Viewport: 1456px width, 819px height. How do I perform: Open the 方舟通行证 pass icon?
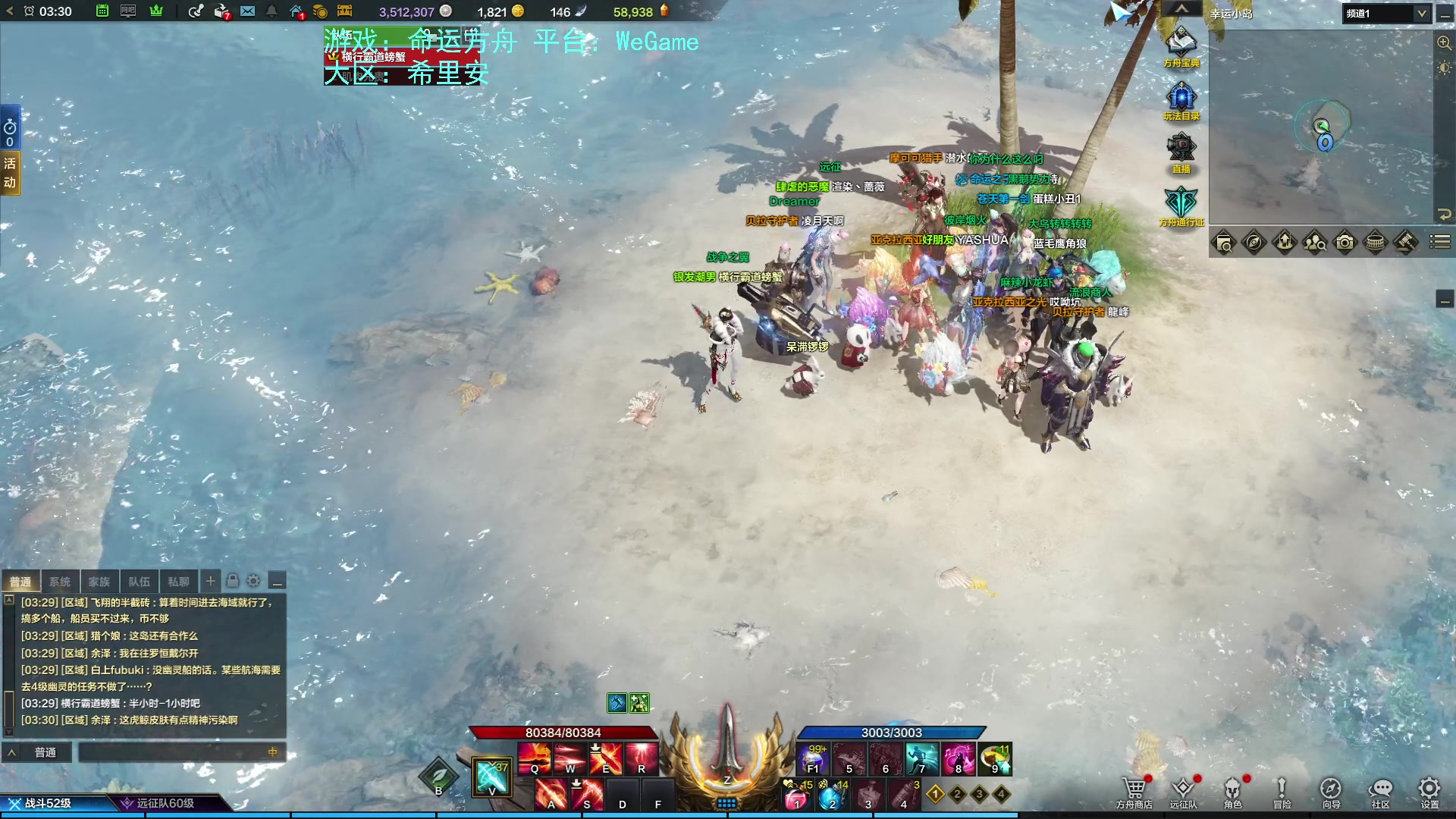point(1181,203)
